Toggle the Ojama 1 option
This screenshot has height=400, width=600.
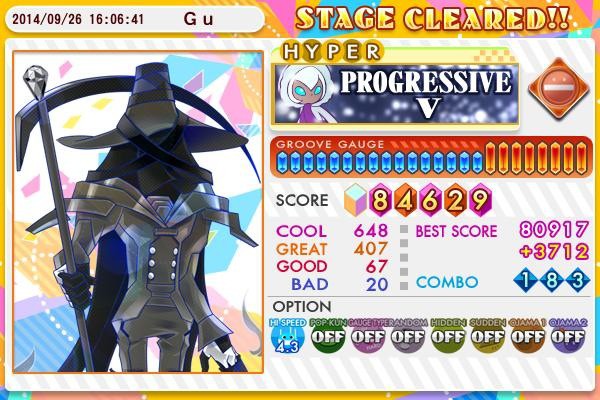[528, 338]
